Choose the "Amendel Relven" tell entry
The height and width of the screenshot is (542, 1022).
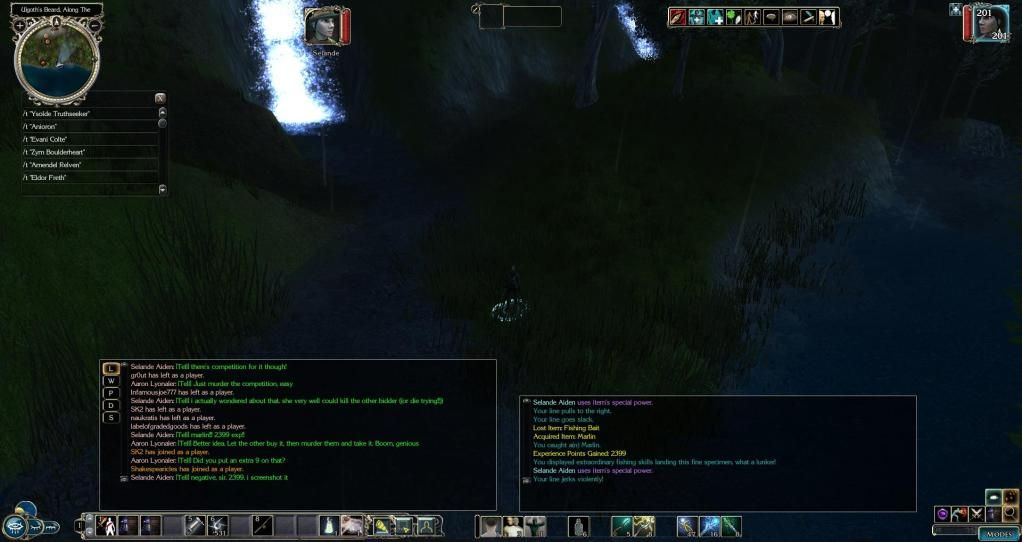point(89,165)
